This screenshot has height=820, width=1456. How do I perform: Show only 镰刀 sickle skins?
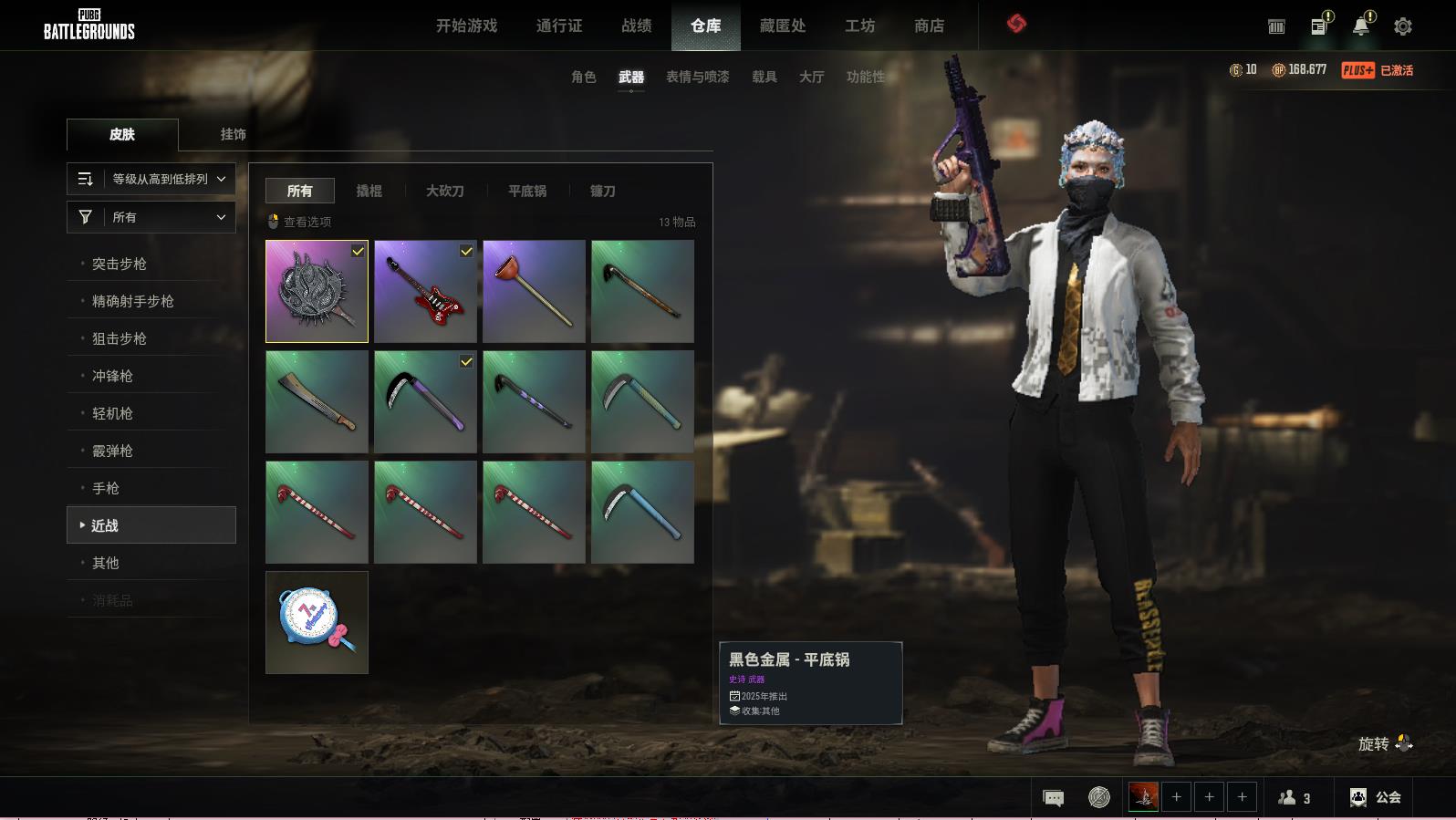pyautogui.click(x=602, y=191)
